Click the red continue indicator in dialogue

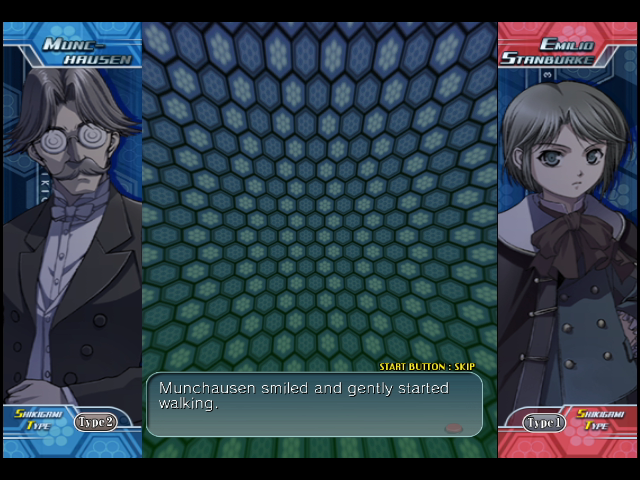coord(453,427)
